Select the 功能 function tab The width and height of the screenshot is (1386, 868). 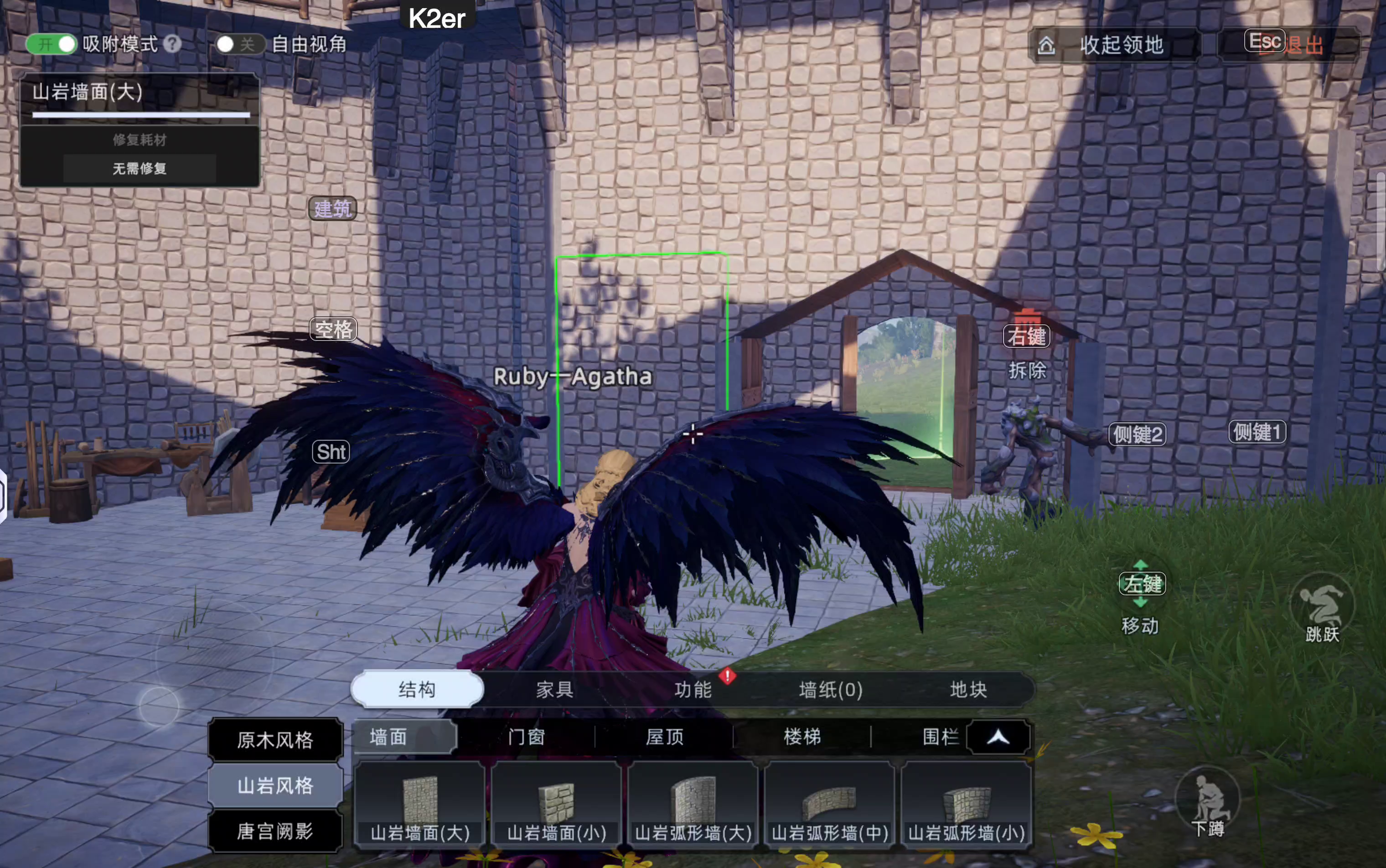coord(693,689)
